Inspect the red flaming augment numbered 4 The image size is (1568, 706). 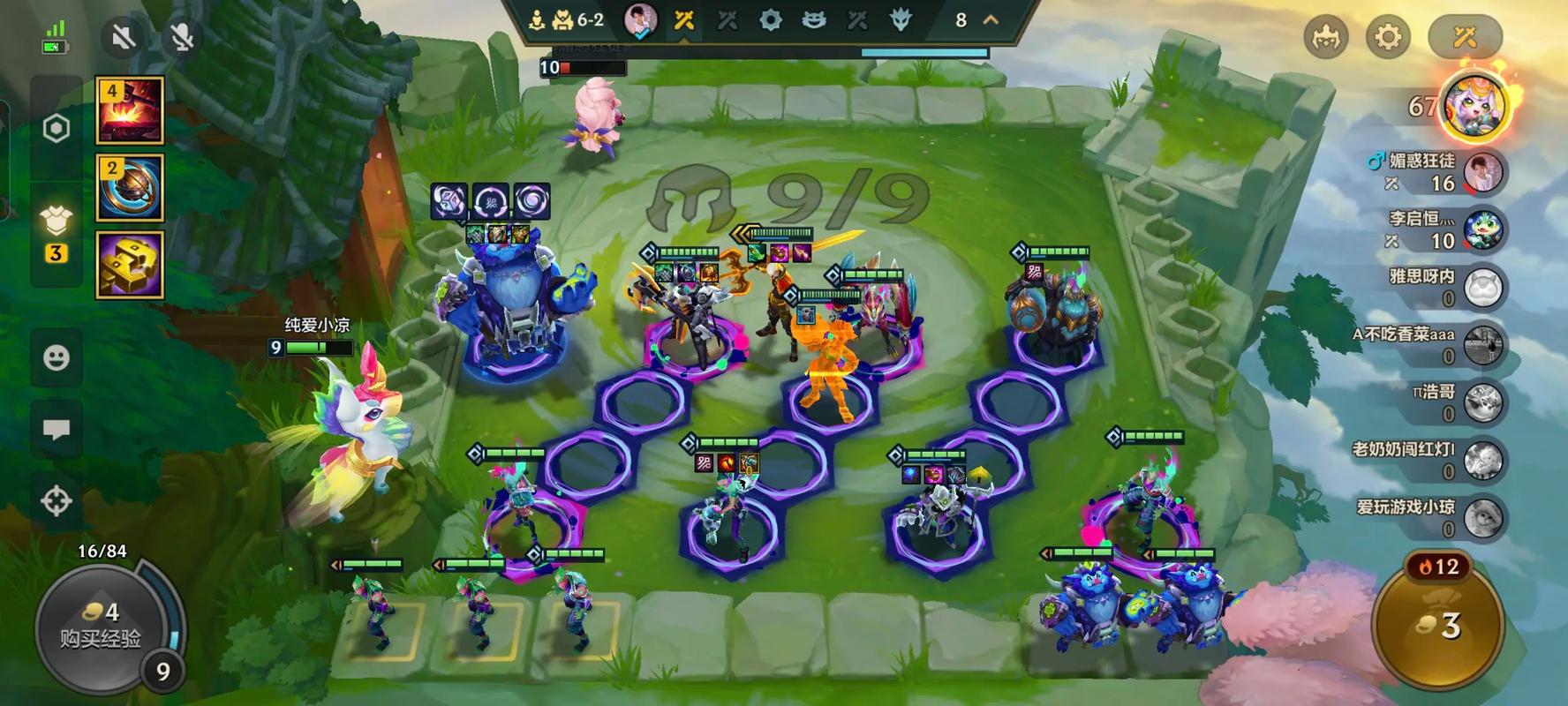click(x=130, y=110)
